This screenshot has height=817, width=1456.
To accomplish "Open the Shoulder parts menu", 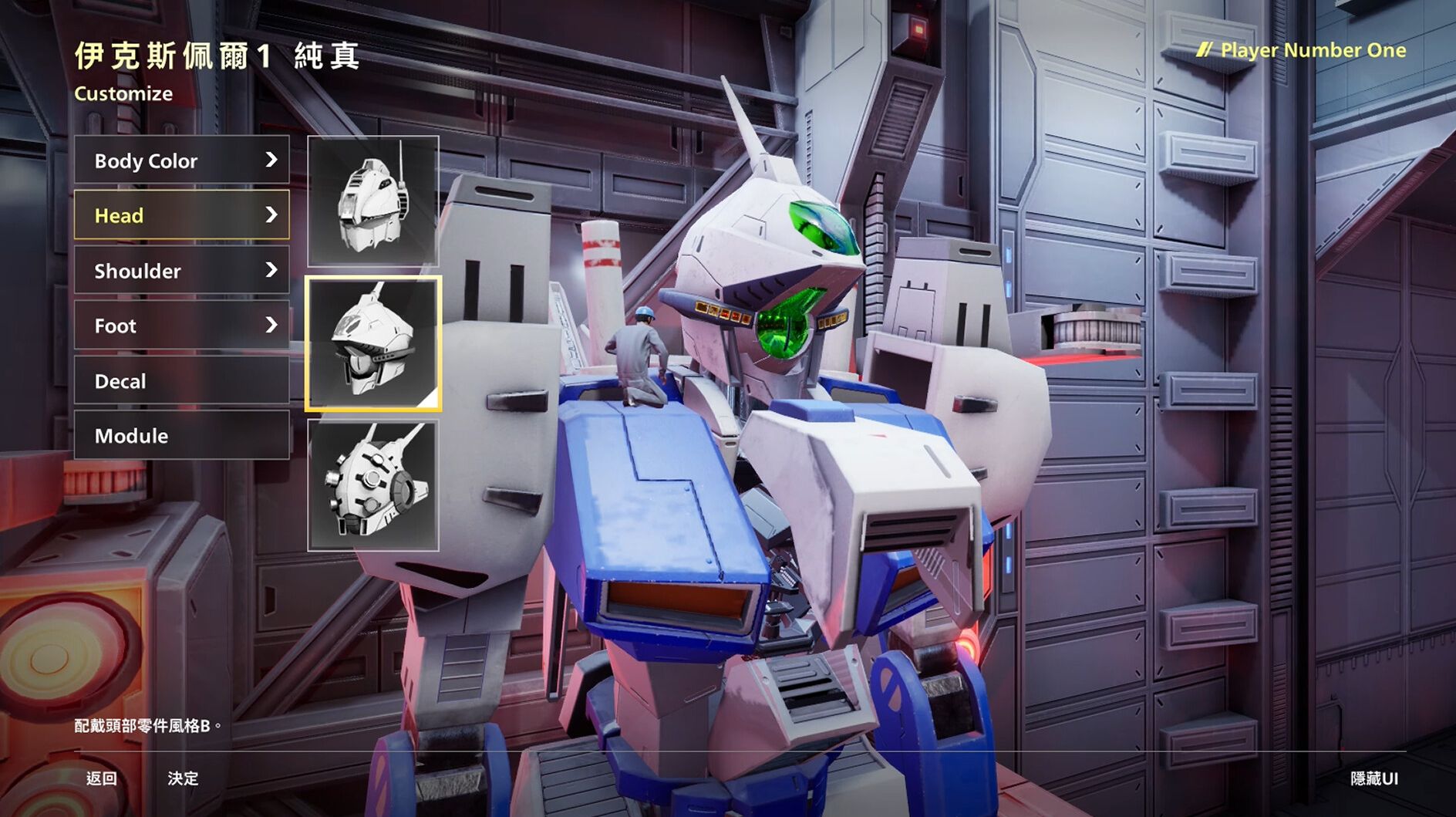I will (x=182, y=271).
